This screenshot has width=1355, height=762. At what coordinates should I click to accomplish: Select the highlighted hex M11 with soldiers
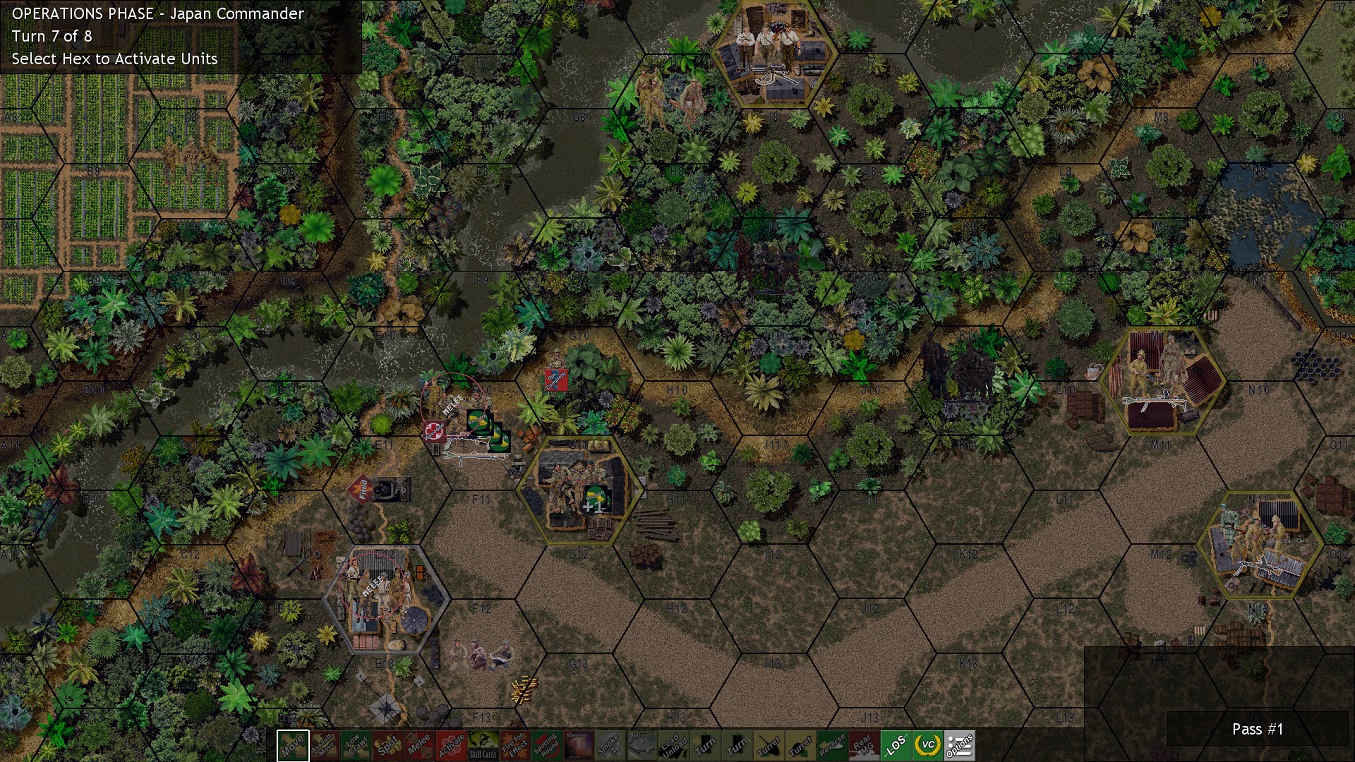(x=1162, y=381)
